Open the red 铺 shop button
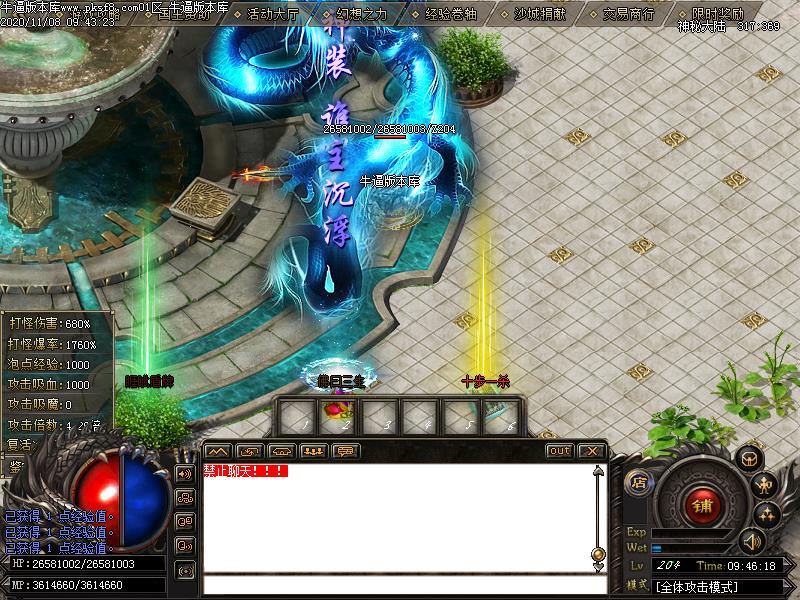This screenshot has height=600, width=800. 701,505
